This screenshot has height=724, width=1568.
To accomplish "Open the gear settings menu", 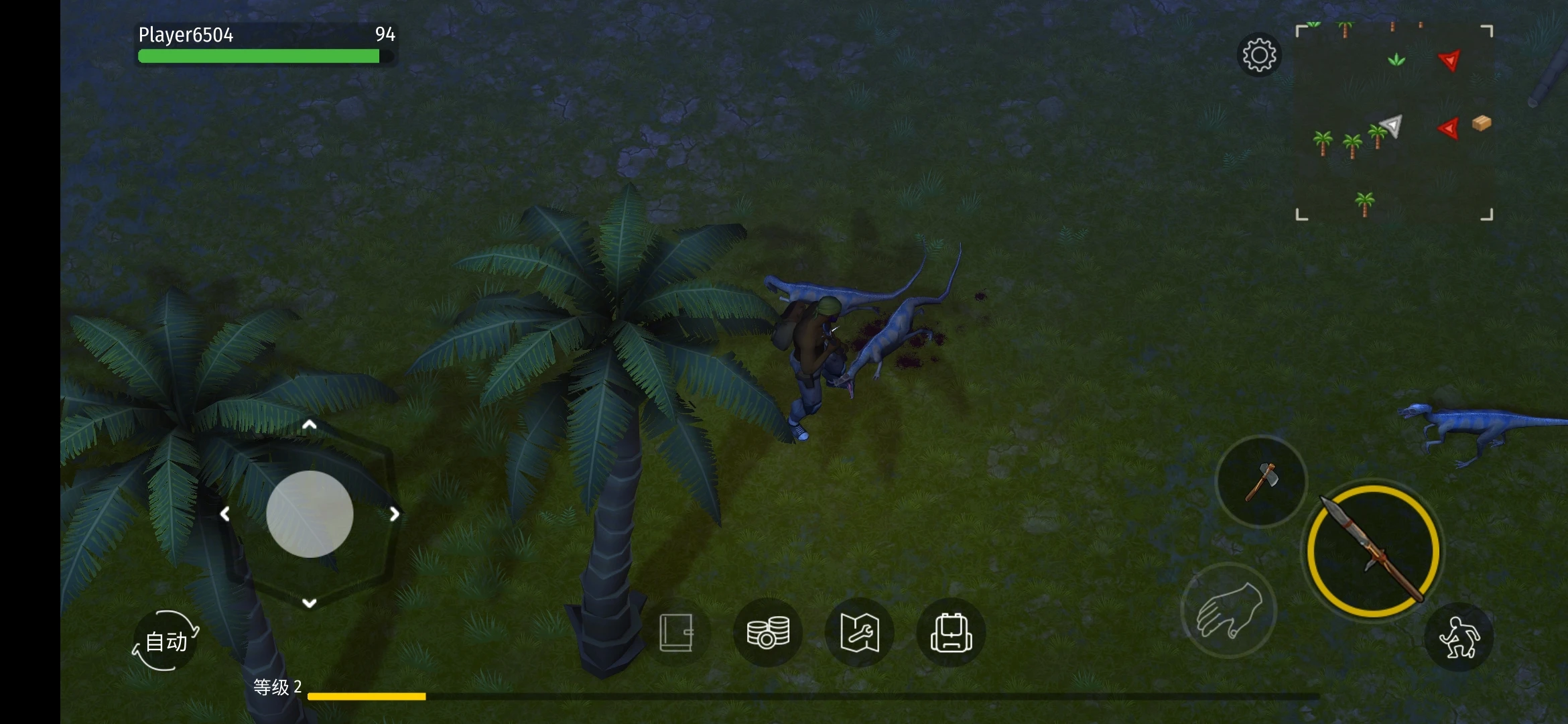I will point(1259,55).
